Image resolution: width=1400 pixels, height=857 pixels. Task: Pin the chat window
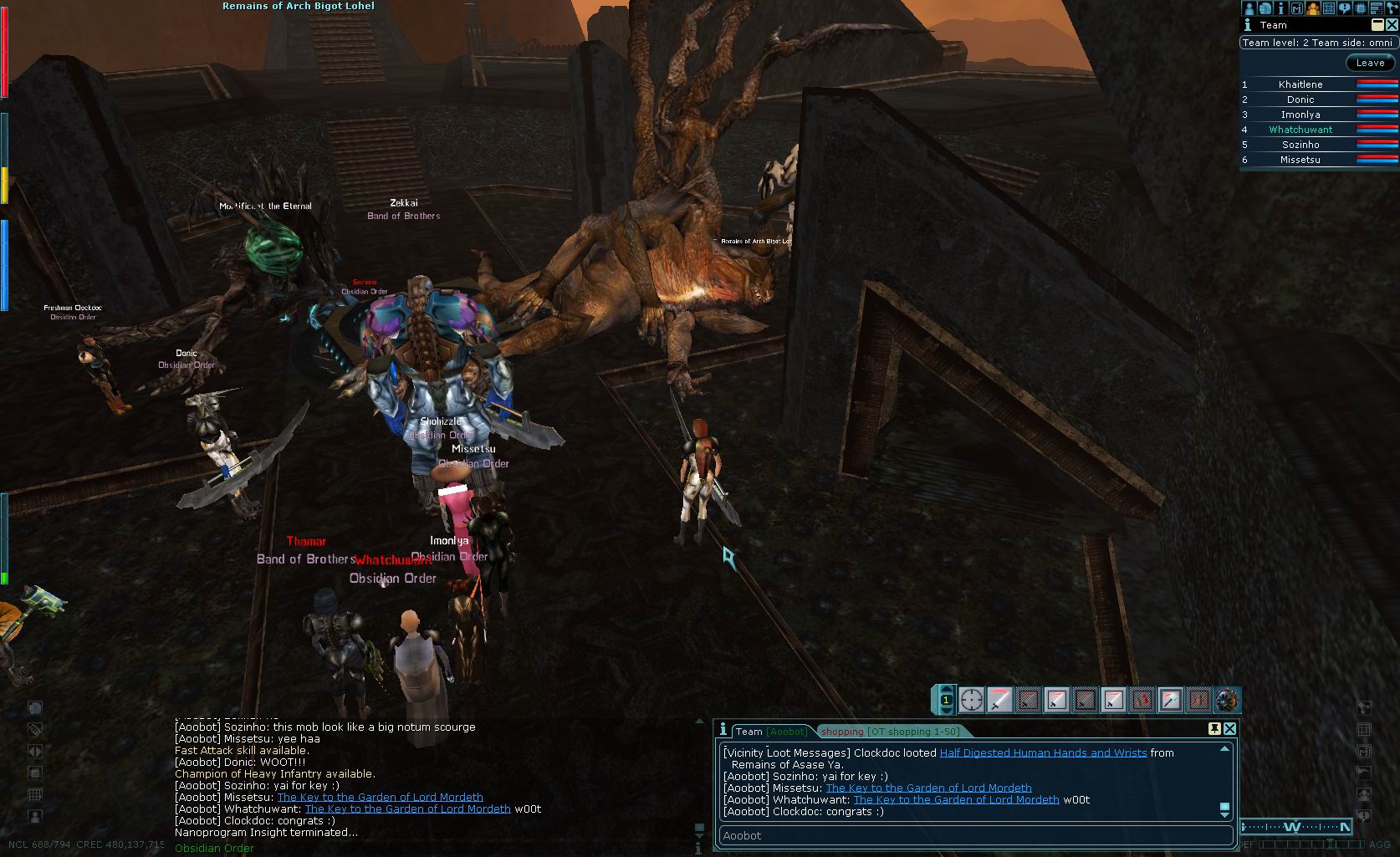[1214, 729]
